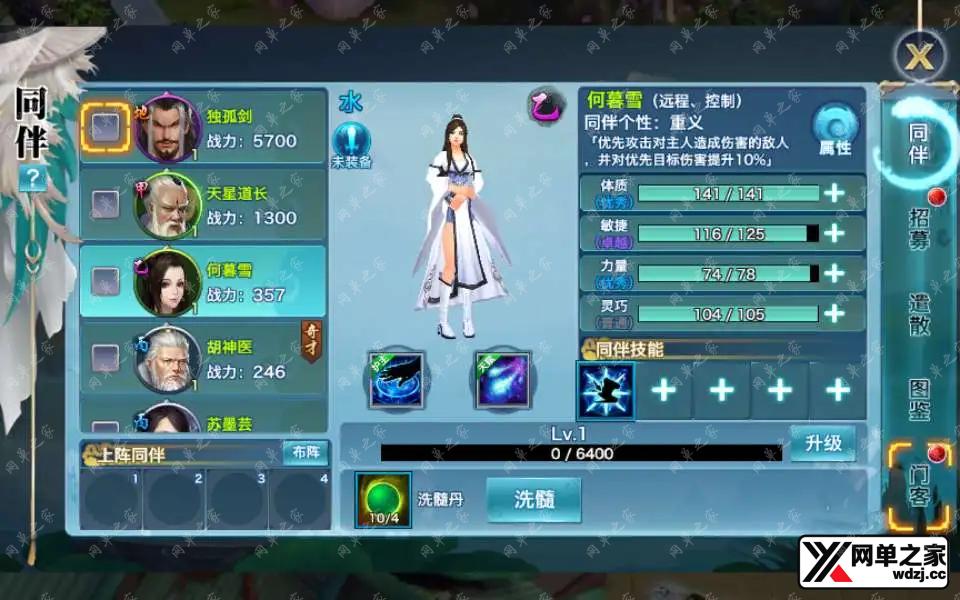Use the 洗髓 button
This screenshot has height=600, width=960.
(533, 499)
